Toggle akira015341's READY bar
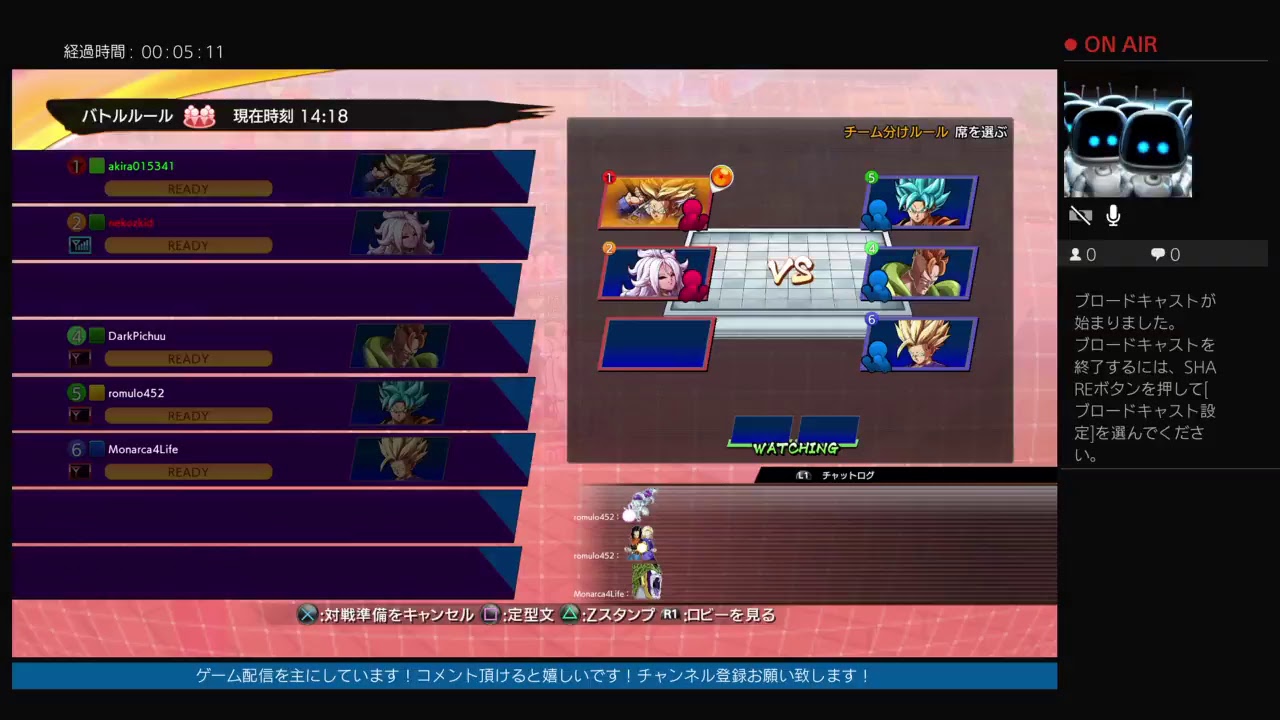The width and height of the screenshot is (1280, 720). click(188, 189)
